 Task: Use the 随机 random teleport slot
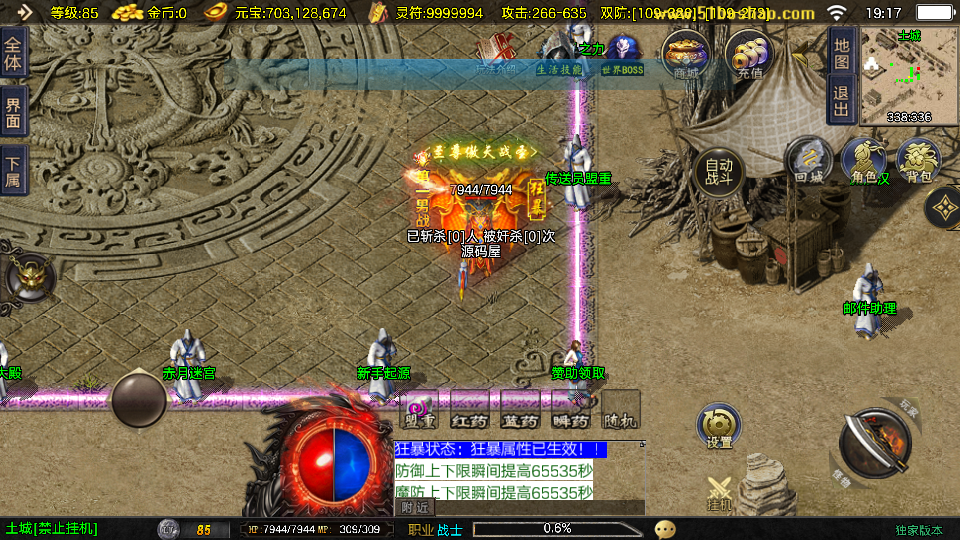pos(621,410)
